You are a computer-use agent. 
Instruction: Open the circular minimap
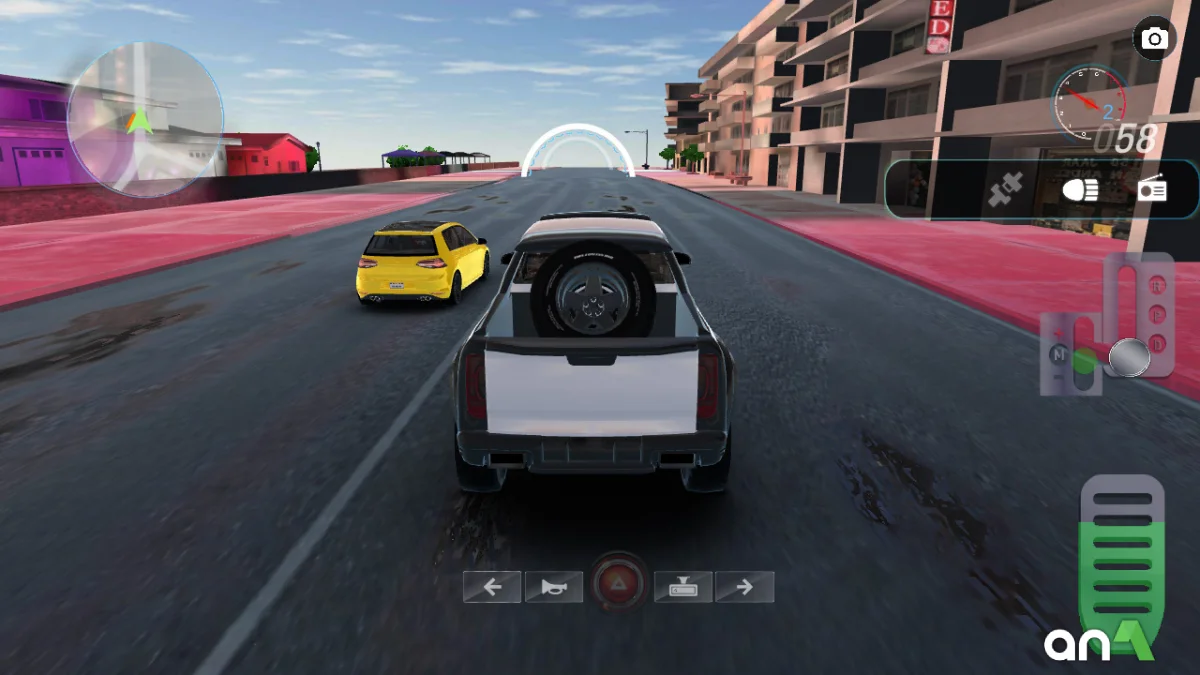tap(145, 119)
